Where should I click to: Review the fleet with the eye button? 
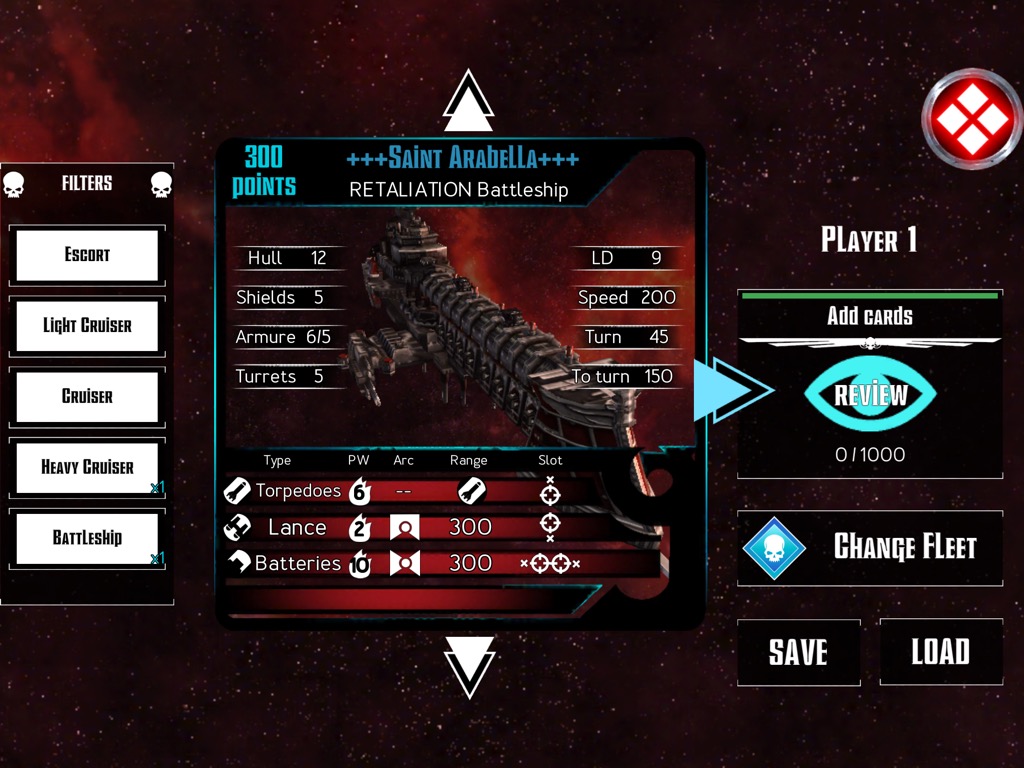pos(870,395)
